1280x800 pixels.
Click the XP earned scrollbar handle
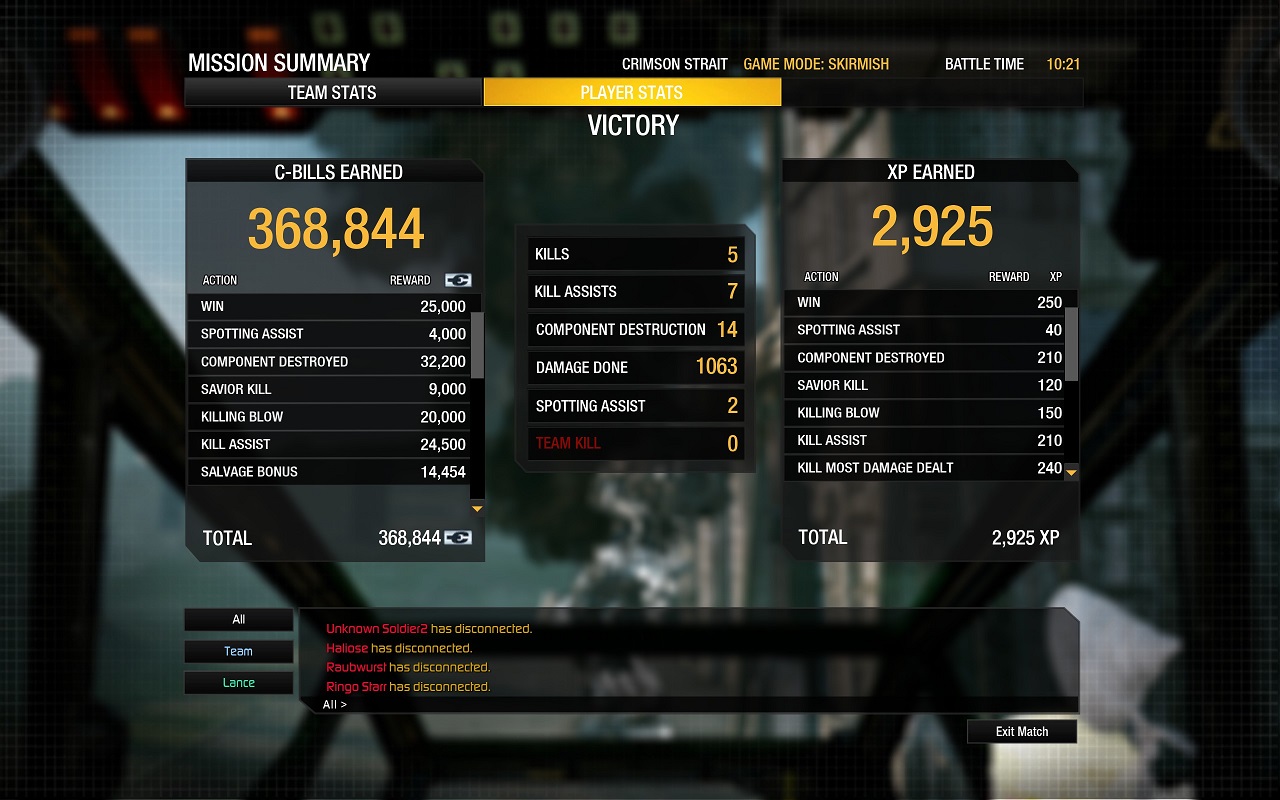pos(1071,344)
